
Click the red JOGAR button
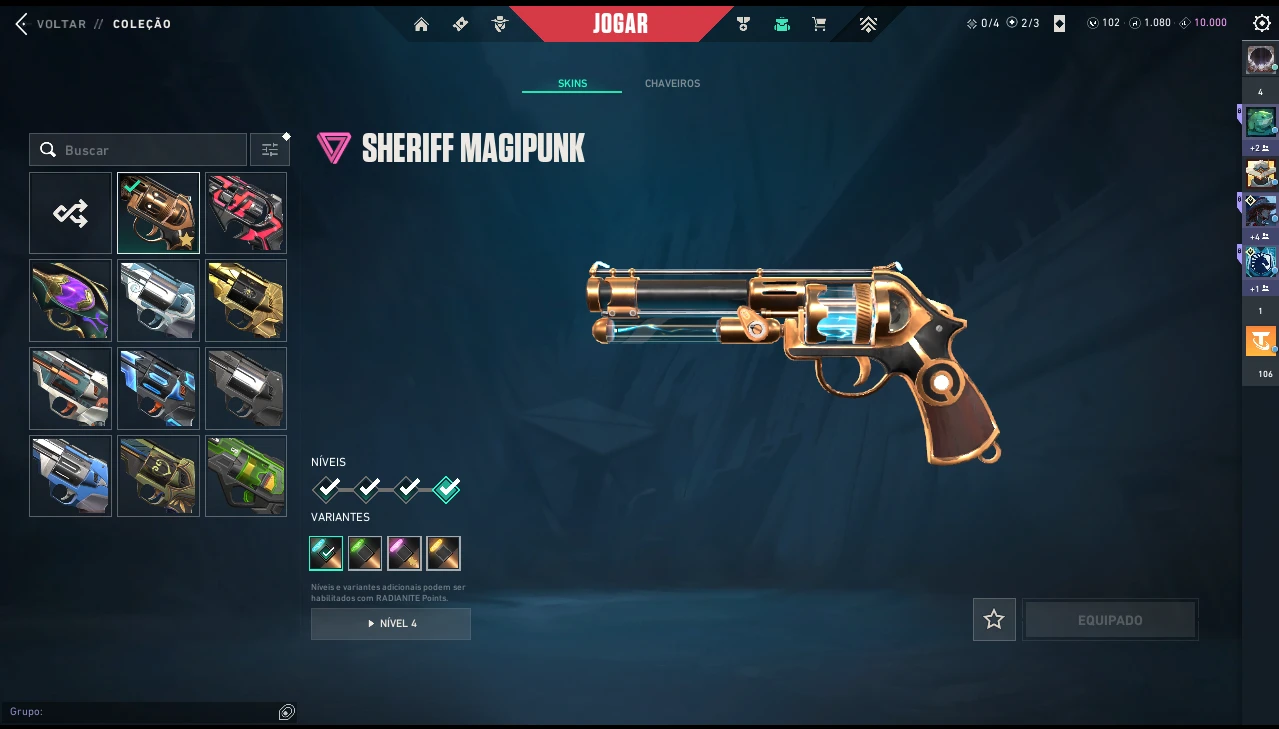coord(620,24)
